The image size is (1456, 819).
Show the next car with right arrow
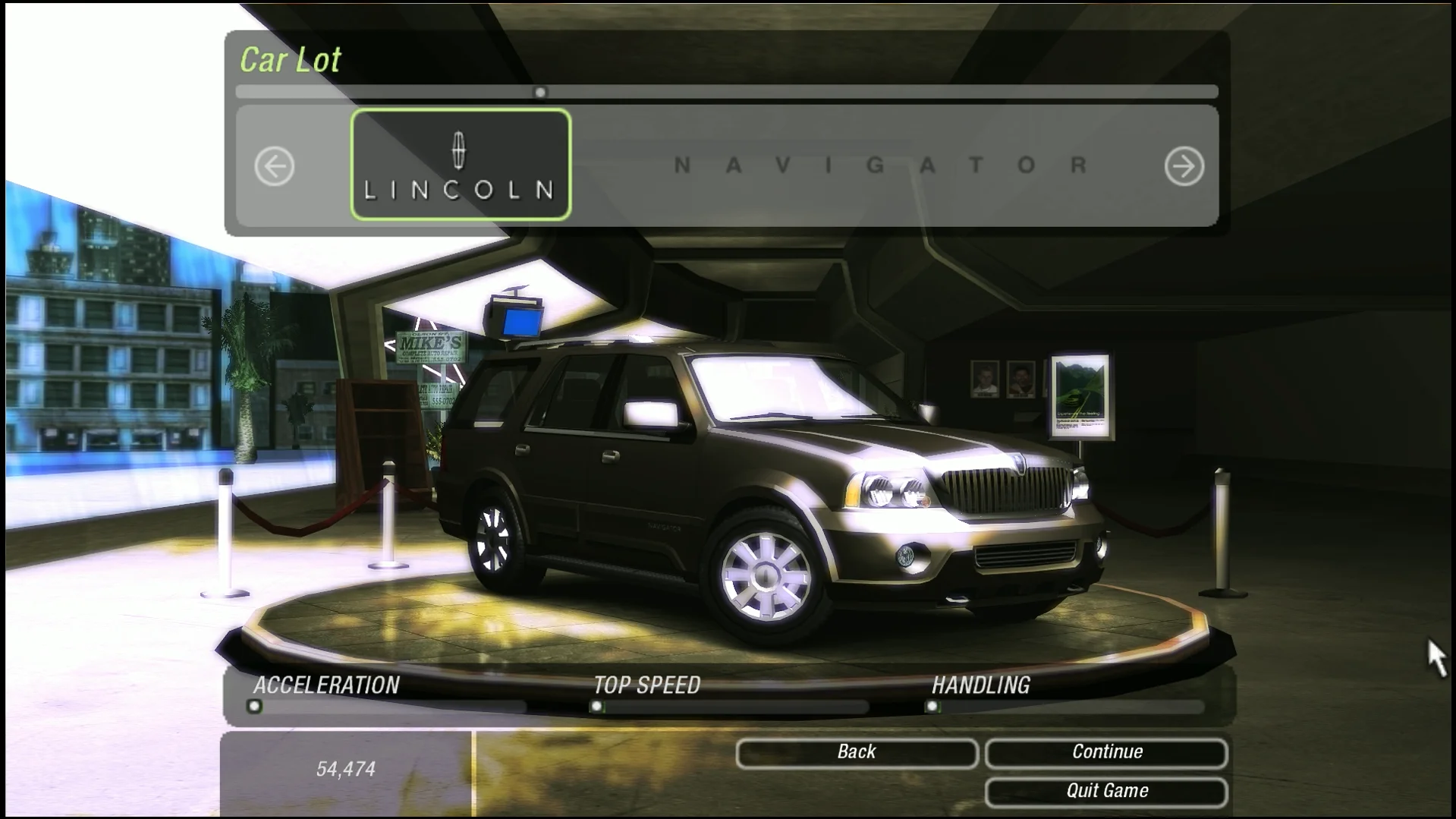point(1184,166)
